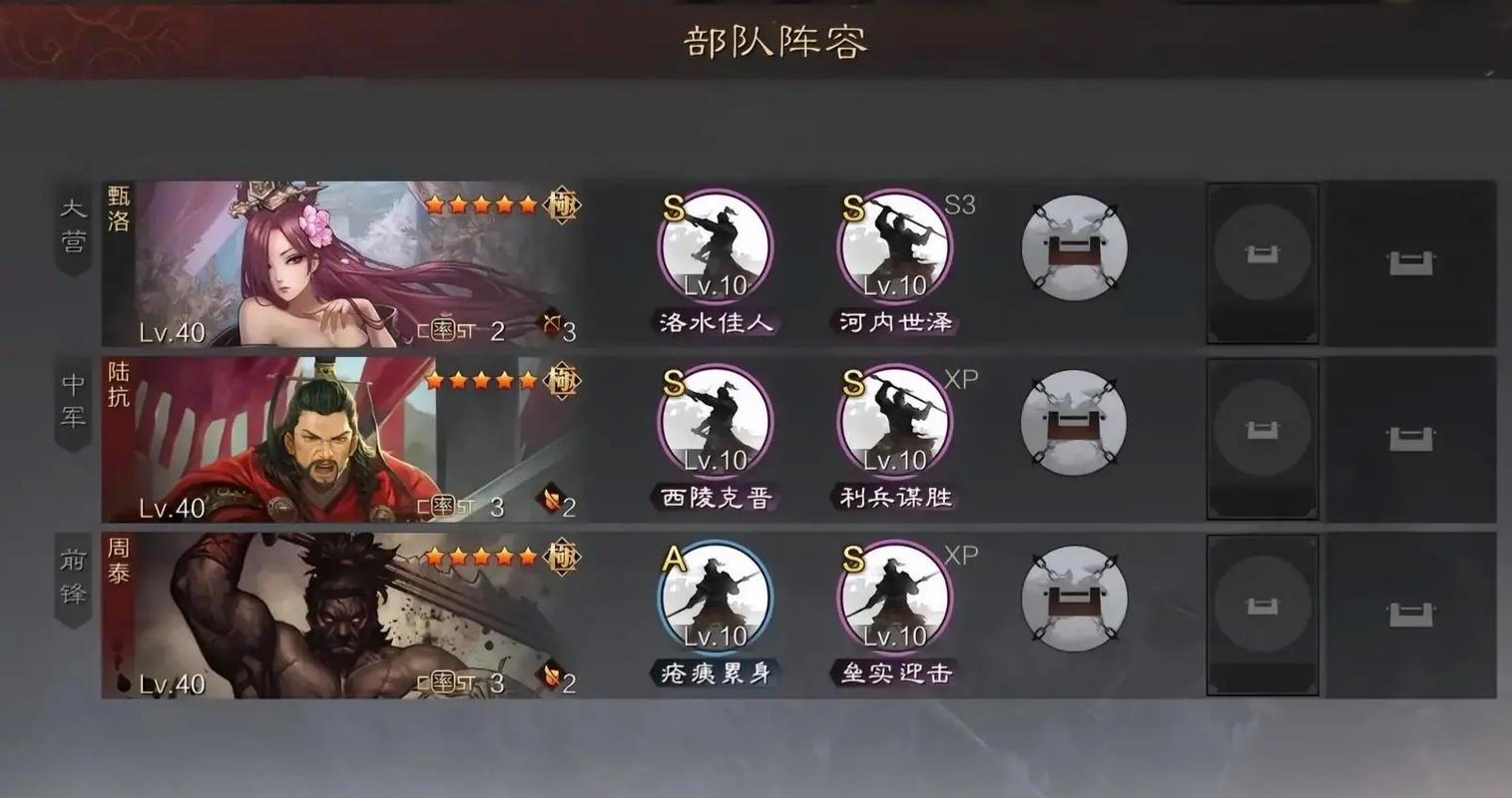The width and height of the screenshot is (1512, 798).
Task: Select the 周泰 character portrait
Action: point(339,613)
